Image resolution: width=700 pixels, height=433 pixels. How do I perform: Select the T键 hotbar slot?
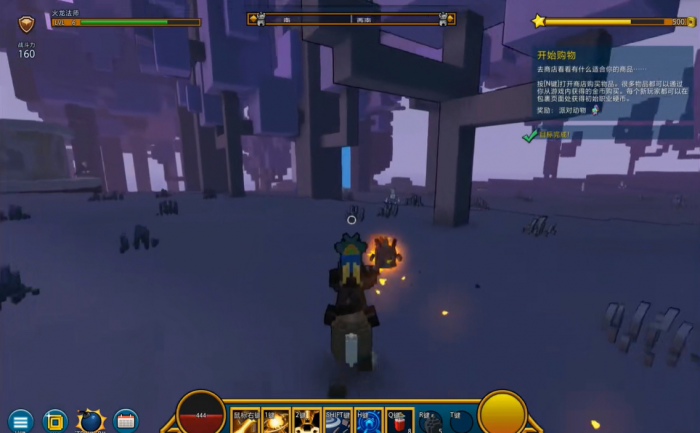461,422
